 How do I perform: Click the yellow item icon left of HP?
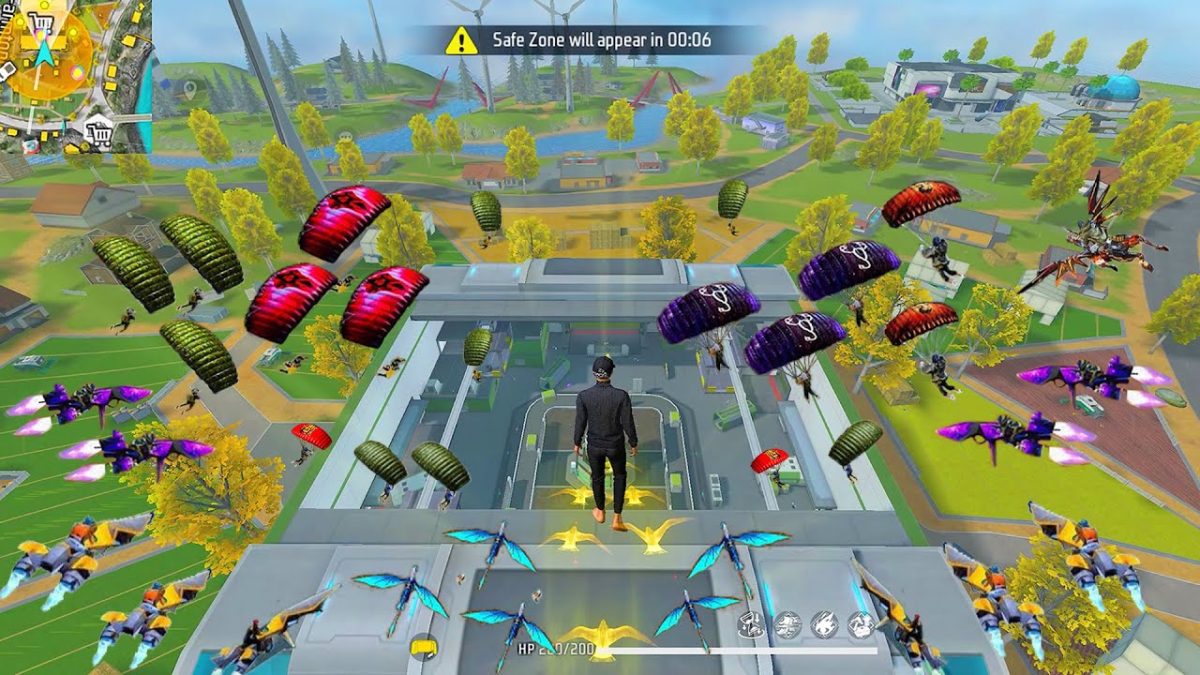click(423, 648)
